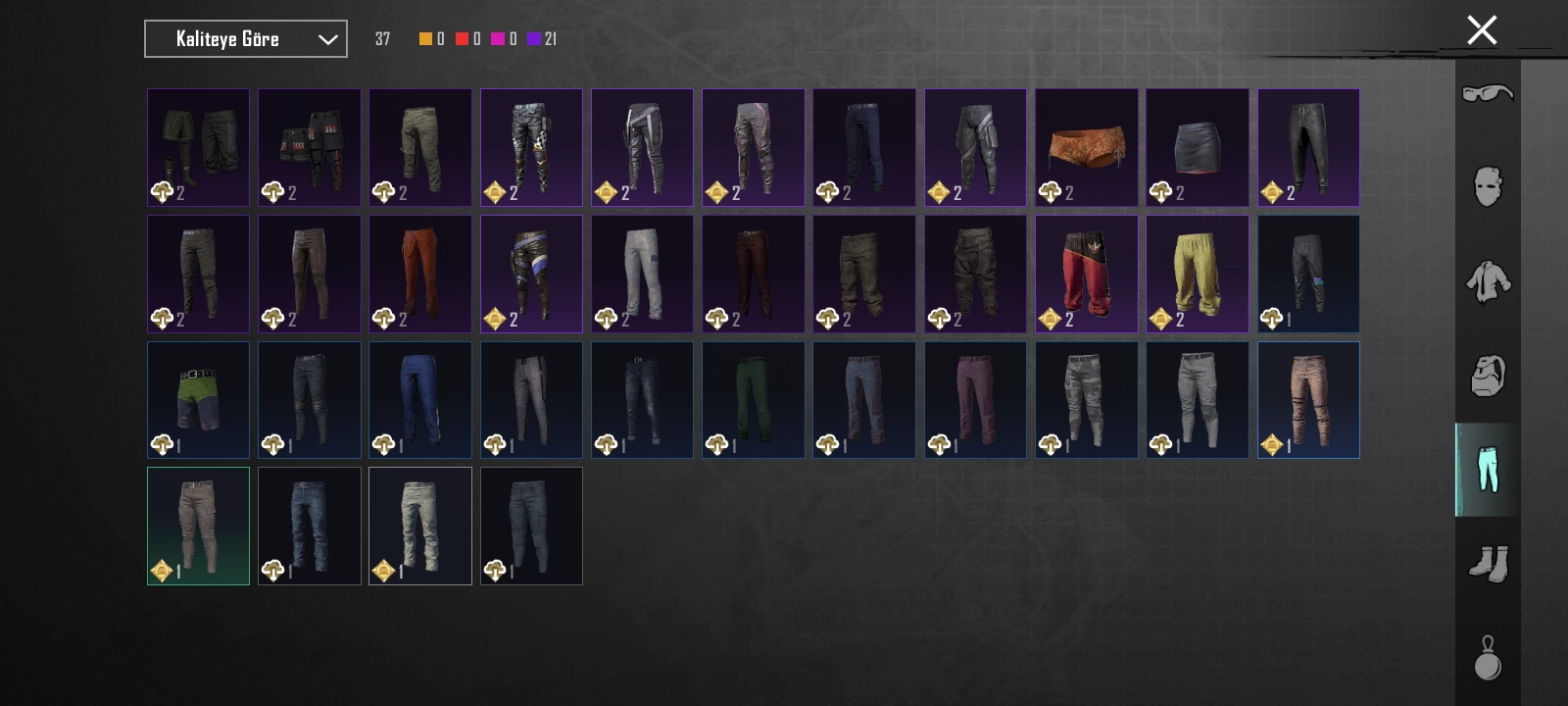Image resolution: width=1568 pixels, height=706 pixels.
Task: Choose the orange-red trousers
Action: (419, 274)
